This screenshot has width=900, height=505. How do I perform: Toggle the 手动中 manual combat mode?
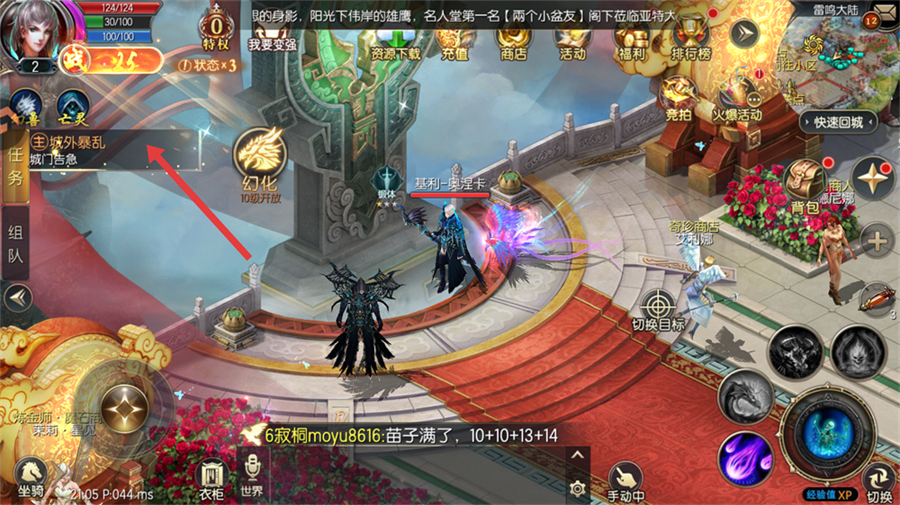[x=626, y=480]
